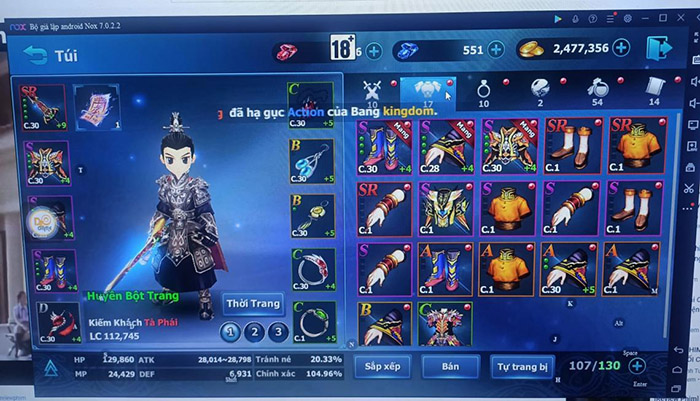Select the equipped B-rank earring slot
700x401 pixels.
tap(312, 162)
